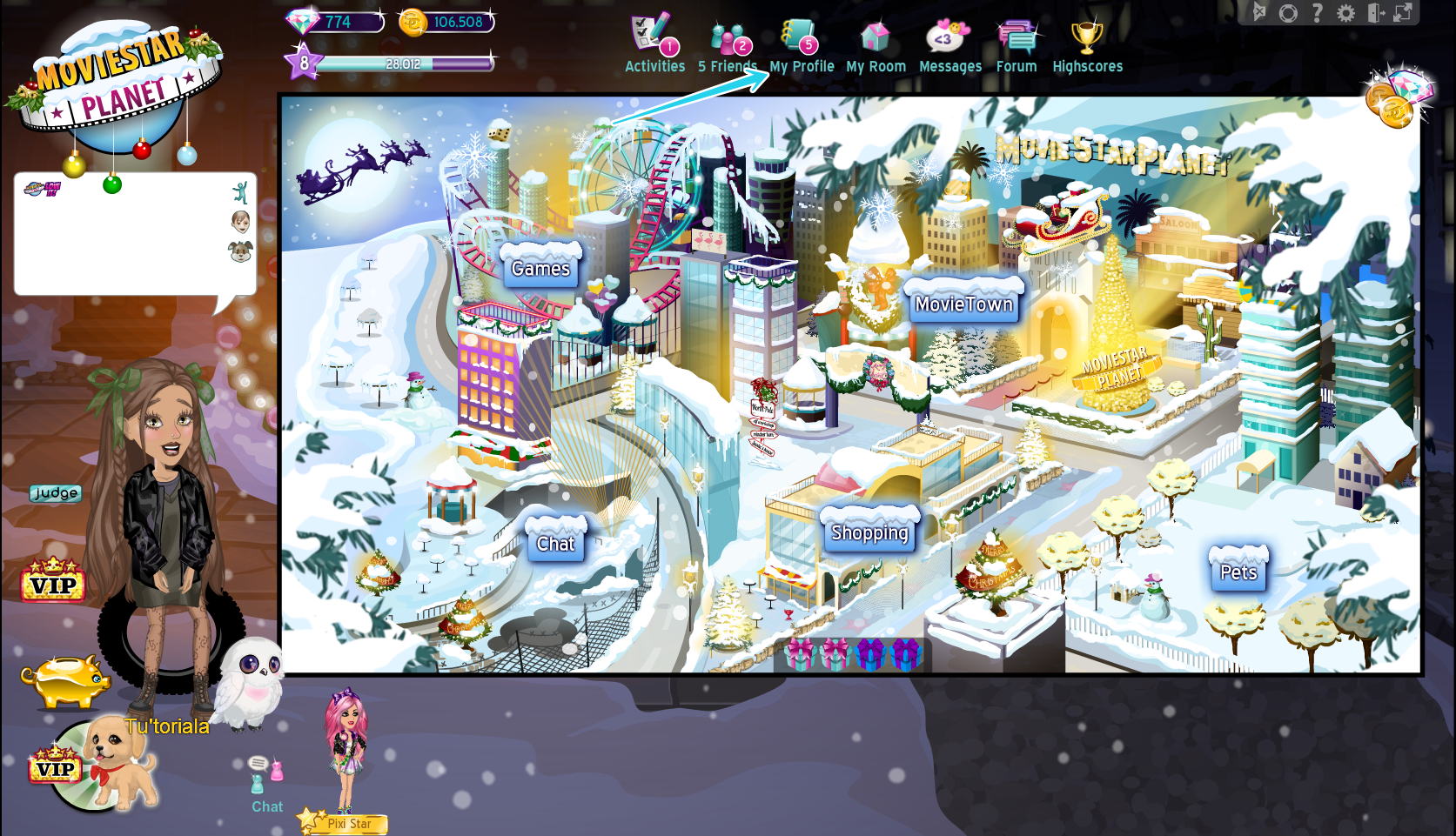Open the My Room pink house icon

point(875,37)
